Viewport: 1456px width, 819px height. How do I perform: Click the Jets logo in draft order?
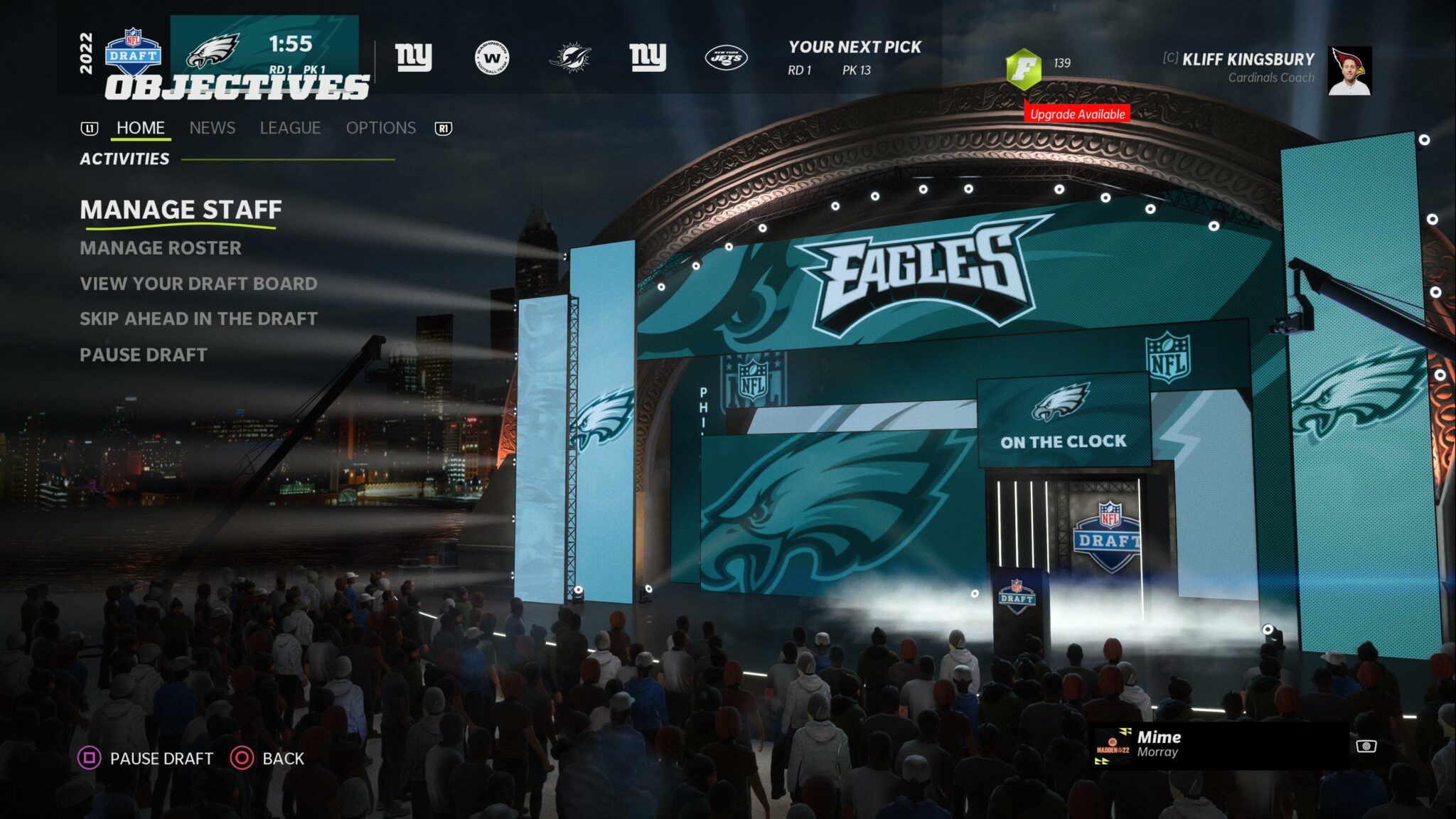coord(725,58)
